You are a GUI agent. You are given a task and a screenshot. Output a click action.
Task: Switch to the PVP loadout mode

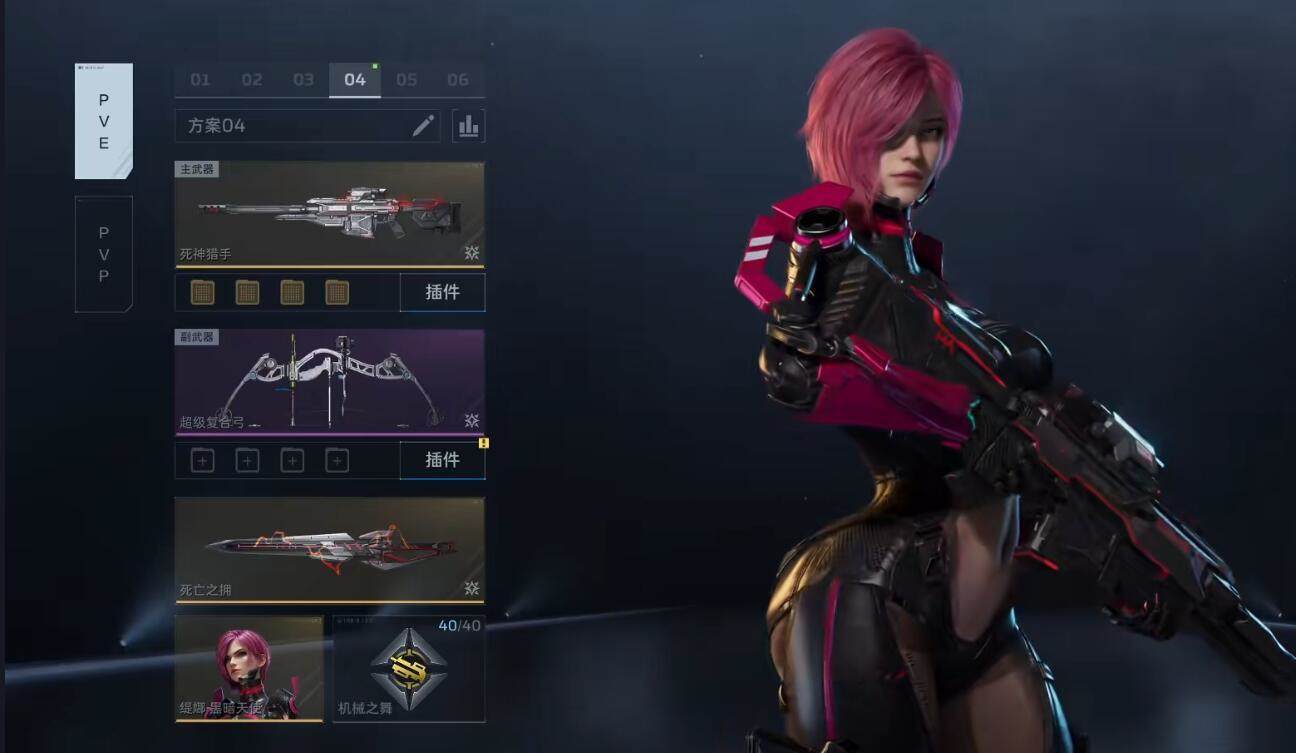[x=104, y=254]
